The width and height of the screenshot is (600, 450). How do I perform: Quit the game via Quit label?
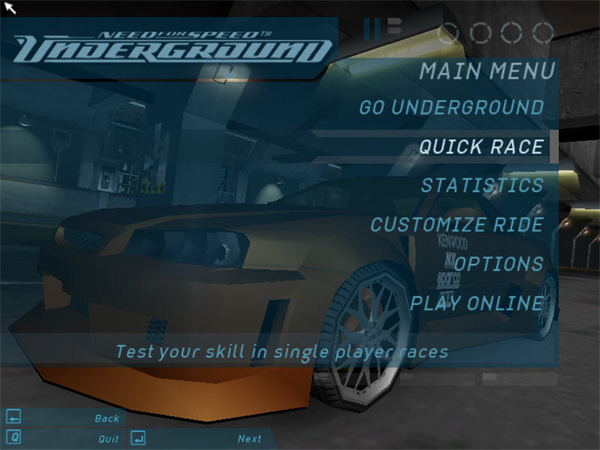(108, 439)
